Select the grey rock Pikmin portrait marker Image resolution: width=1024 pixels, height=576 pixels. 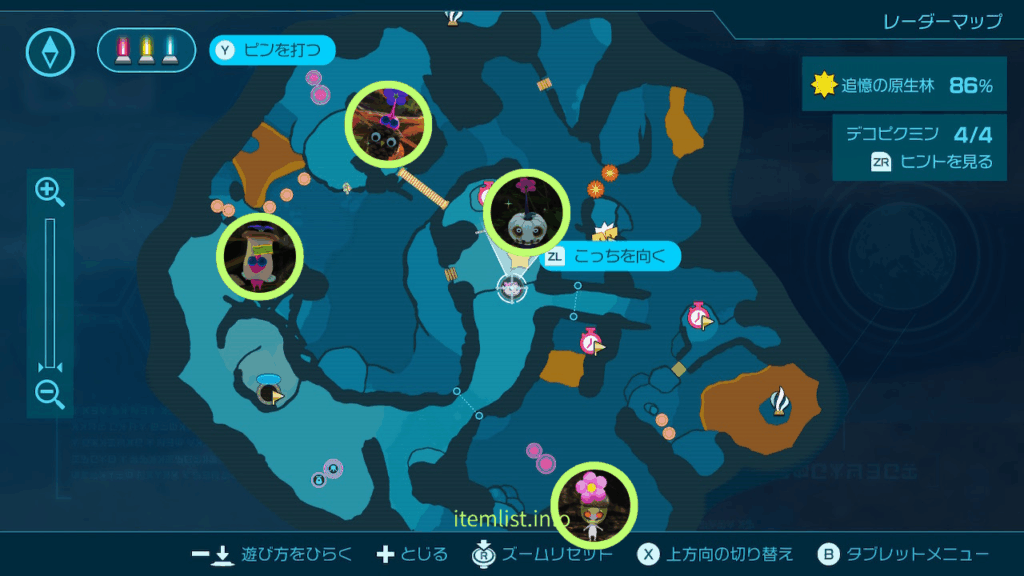point(526,214)
